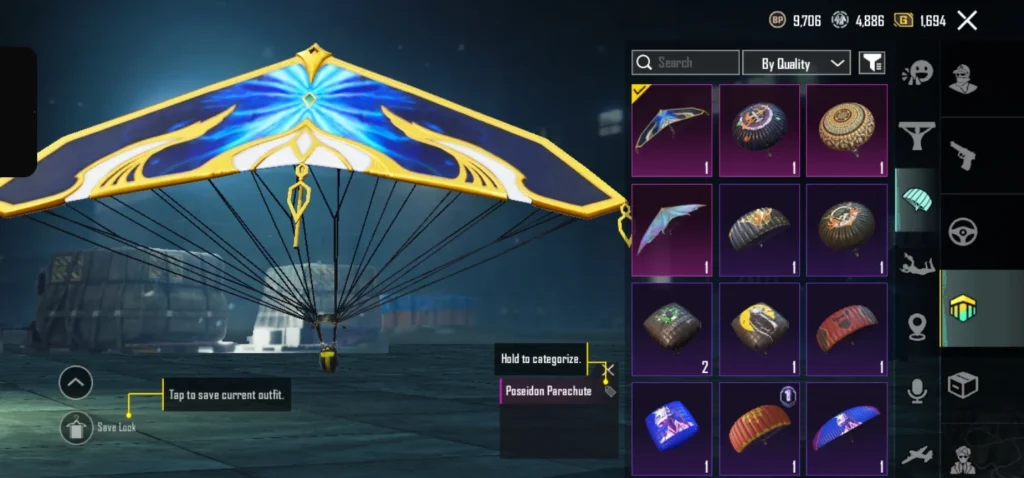The height and width of the screenshot is (478, 1024).
Task: Select the orange parachute with number badge
Action: click(759, 428)
